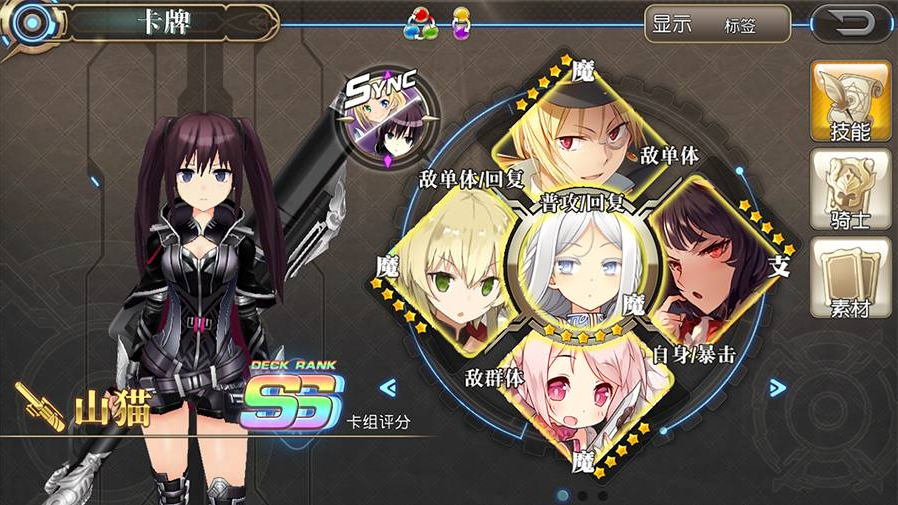Click the red-green-blue orb cluster icon
Screen dimensions: 898x505
coord(421,24)
